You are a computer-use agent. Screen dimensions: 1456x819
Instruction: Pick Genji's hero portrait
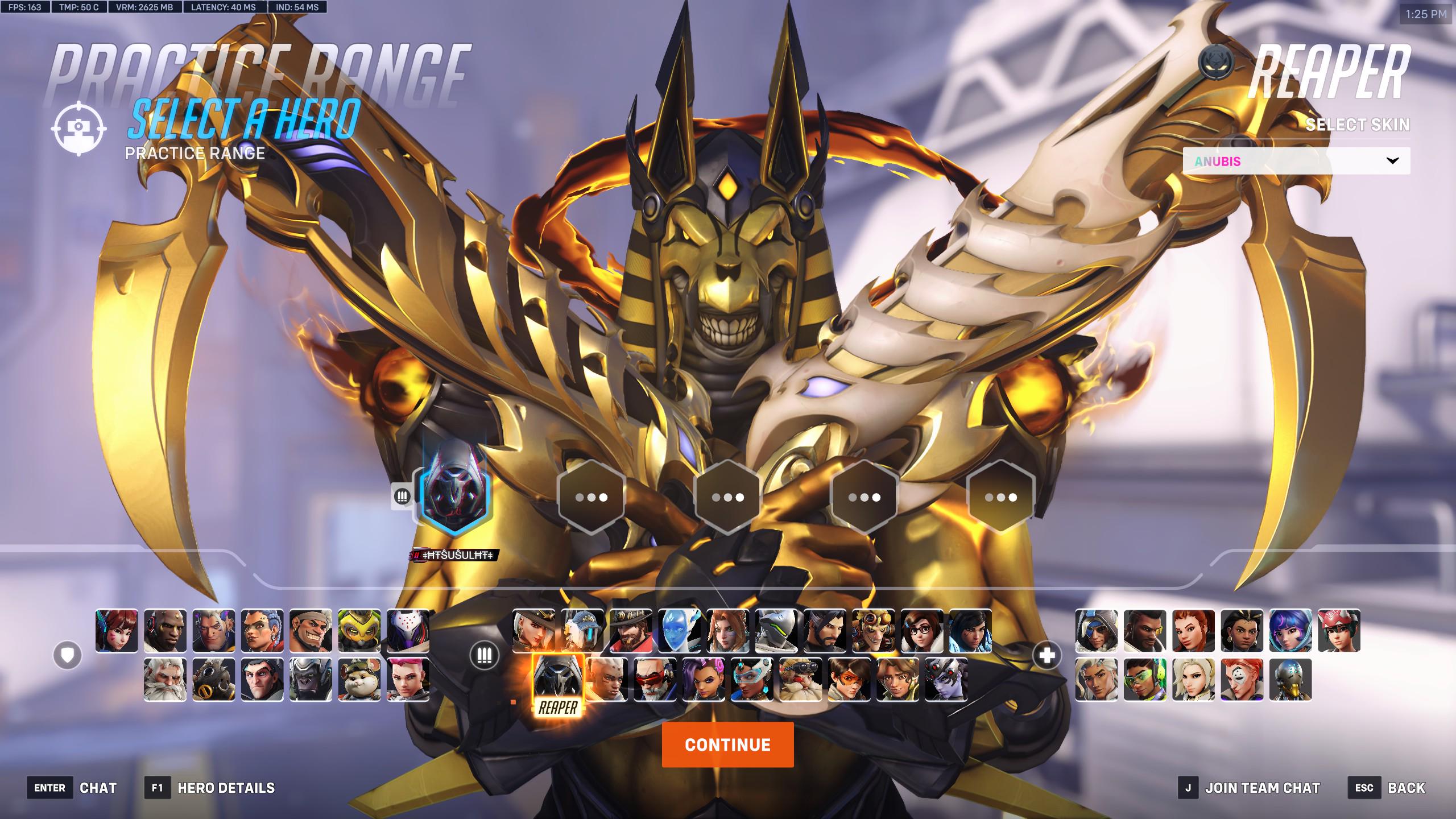776,630
